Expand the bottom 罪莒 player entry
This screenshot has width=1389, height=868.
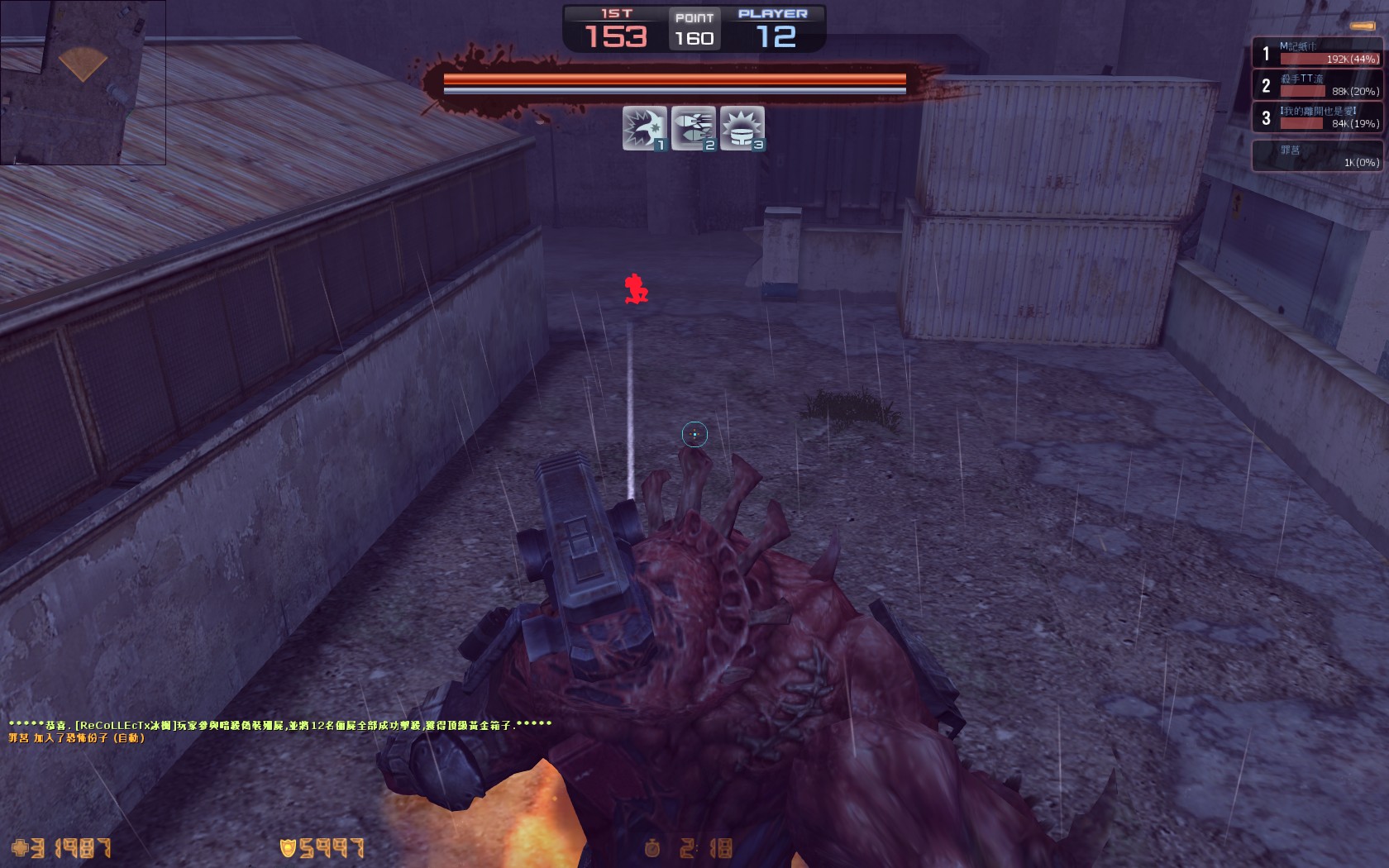tap(1318, 155)
